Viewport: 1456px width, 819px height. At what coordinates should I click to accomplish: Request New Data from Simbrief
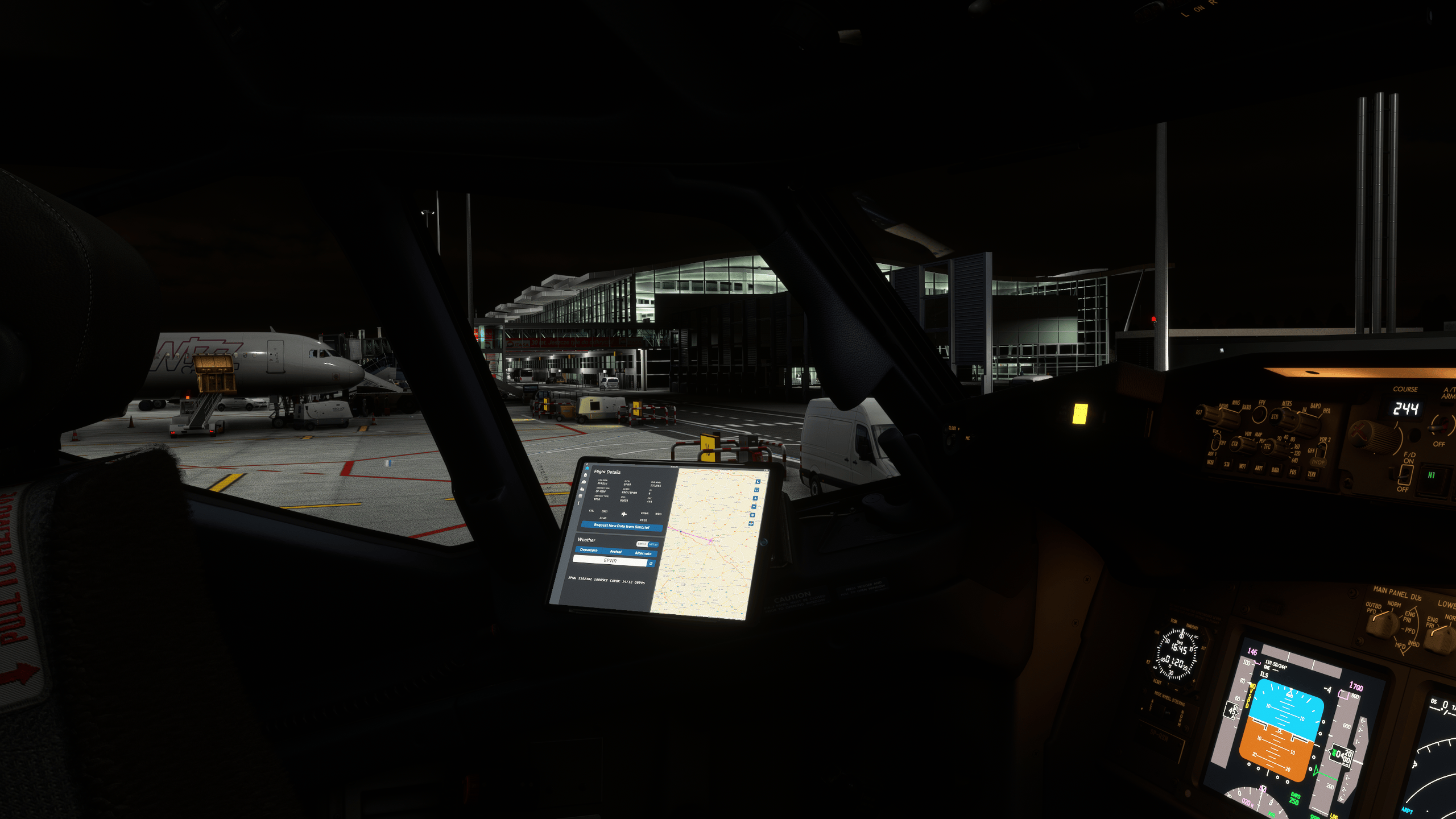pos(621,526)
